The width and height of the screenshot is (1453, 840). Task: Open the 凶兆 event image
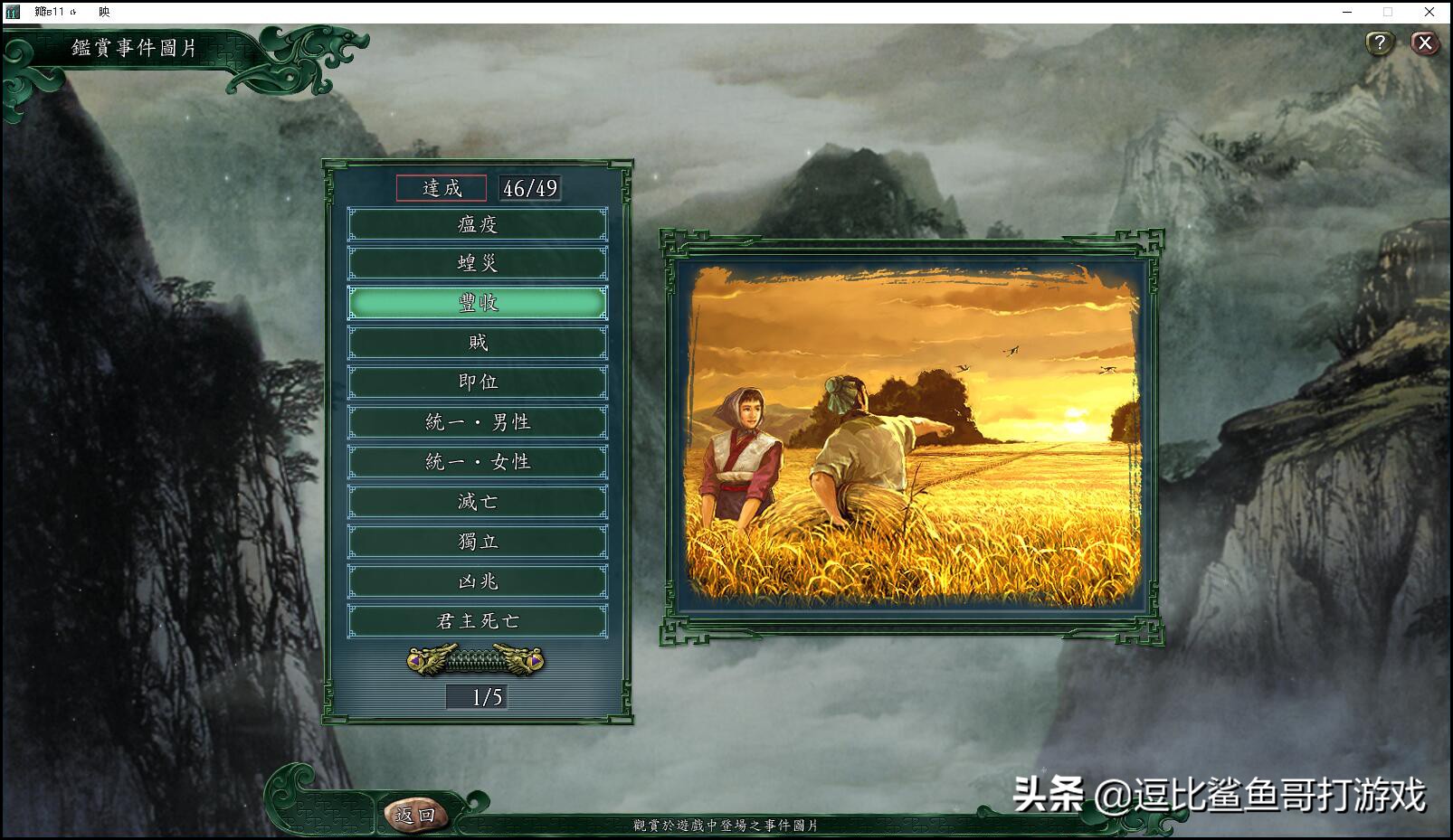478,581
